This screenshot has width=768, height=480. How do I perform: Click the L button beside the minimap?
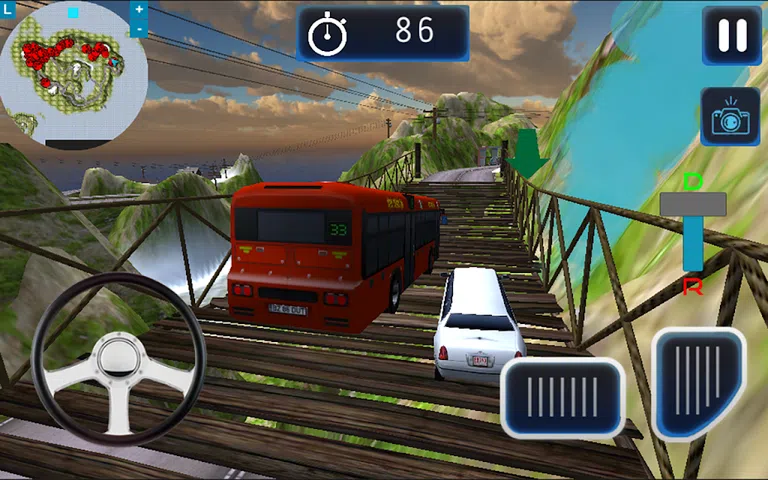tap(7, 9)
